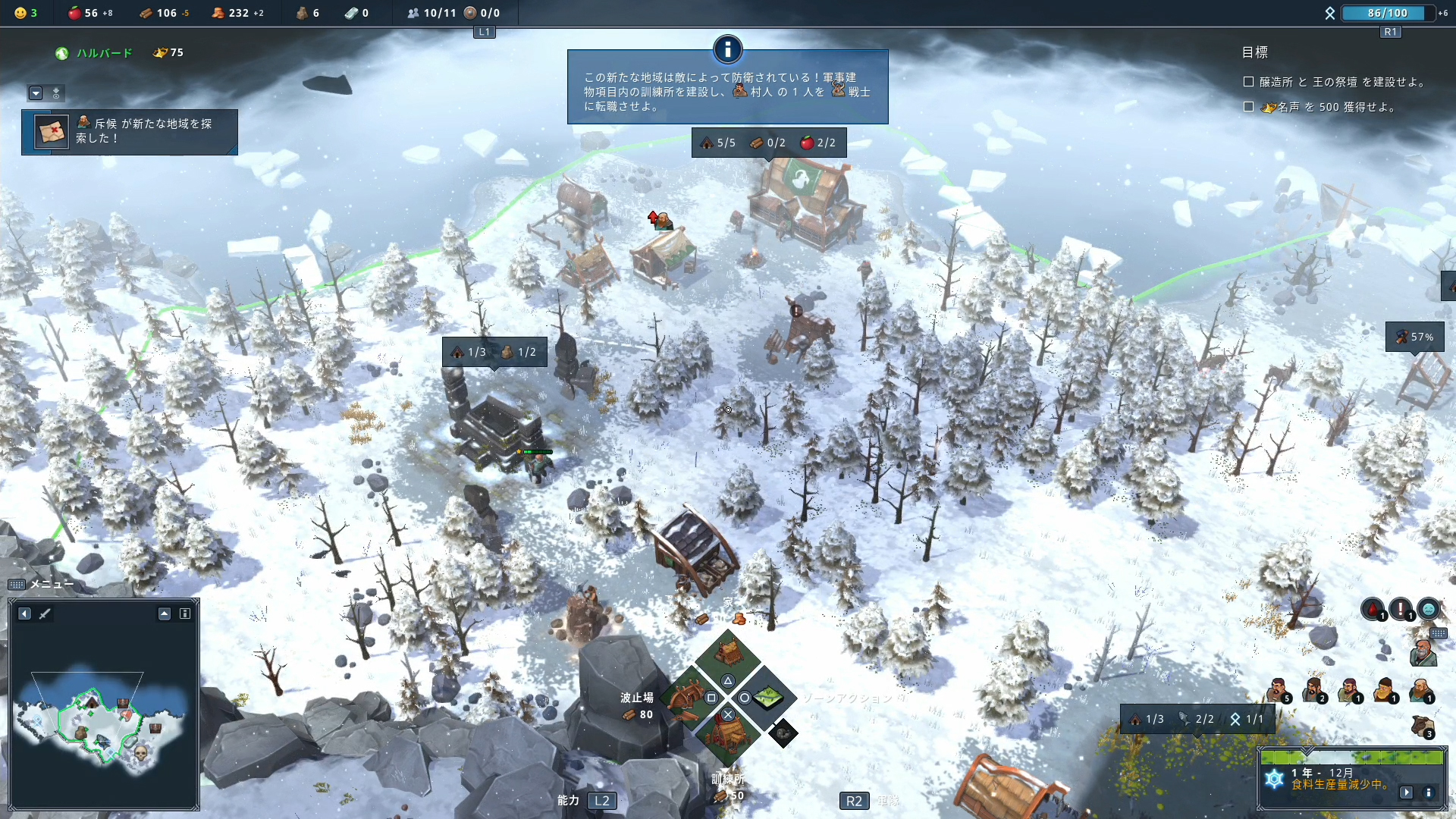This screenshot has width=1456, height=819.
Task: Open the scout exploration notification
Action: point(129,132)
